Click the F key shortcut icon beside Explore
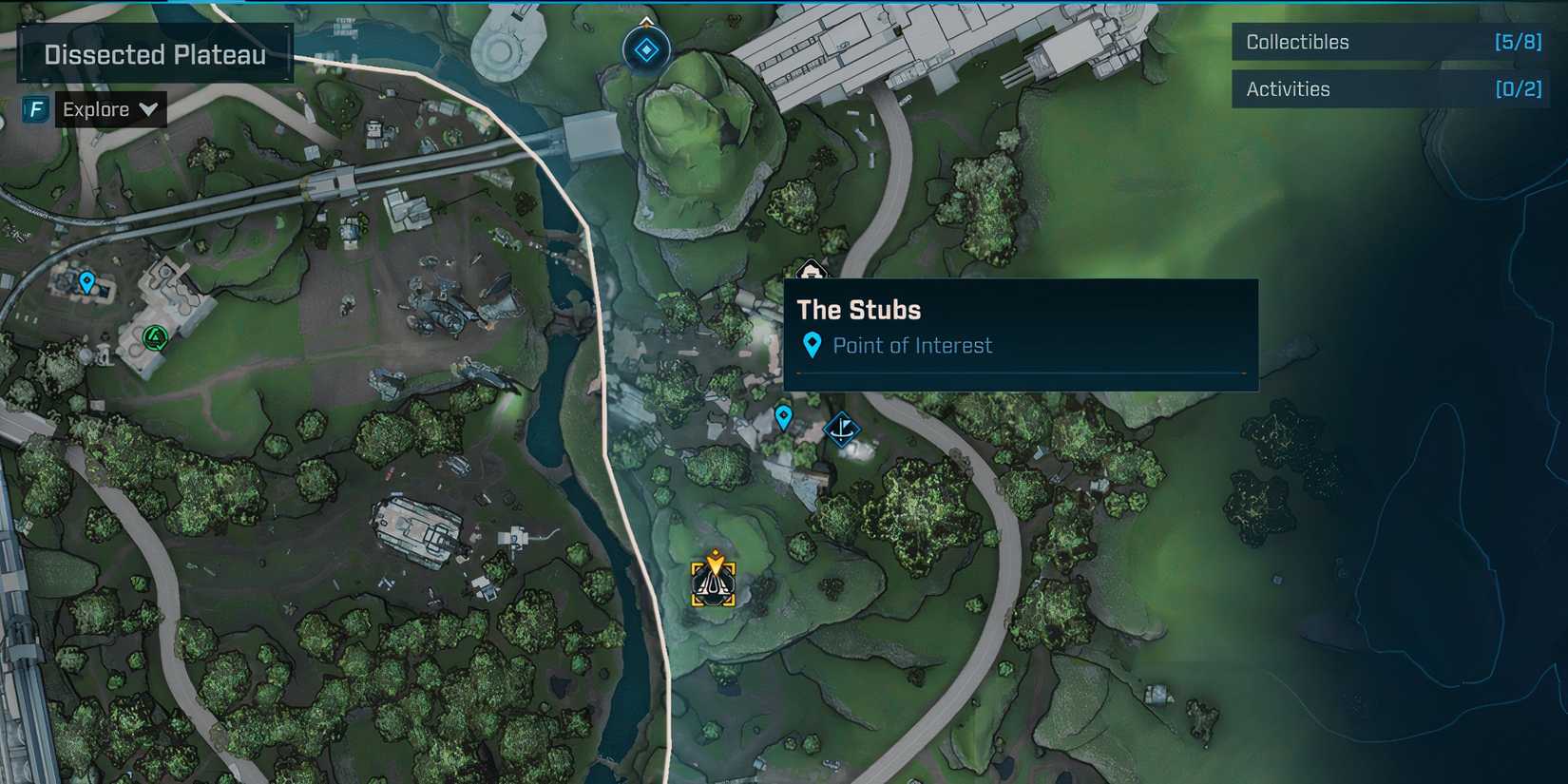 pyautogui.click(x=35, y=109)
